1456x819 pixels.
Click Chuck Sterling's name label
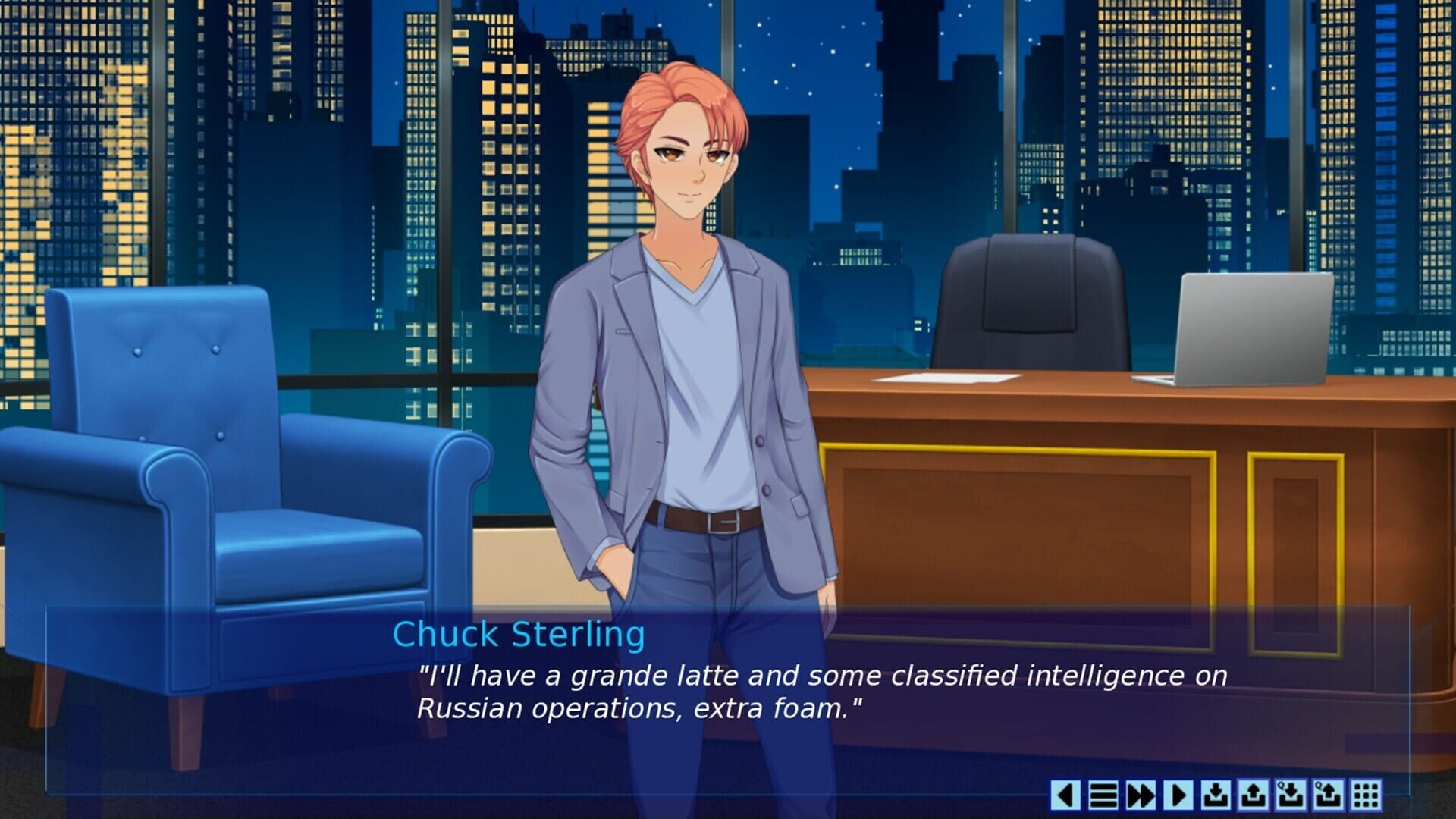click(518, 635)
